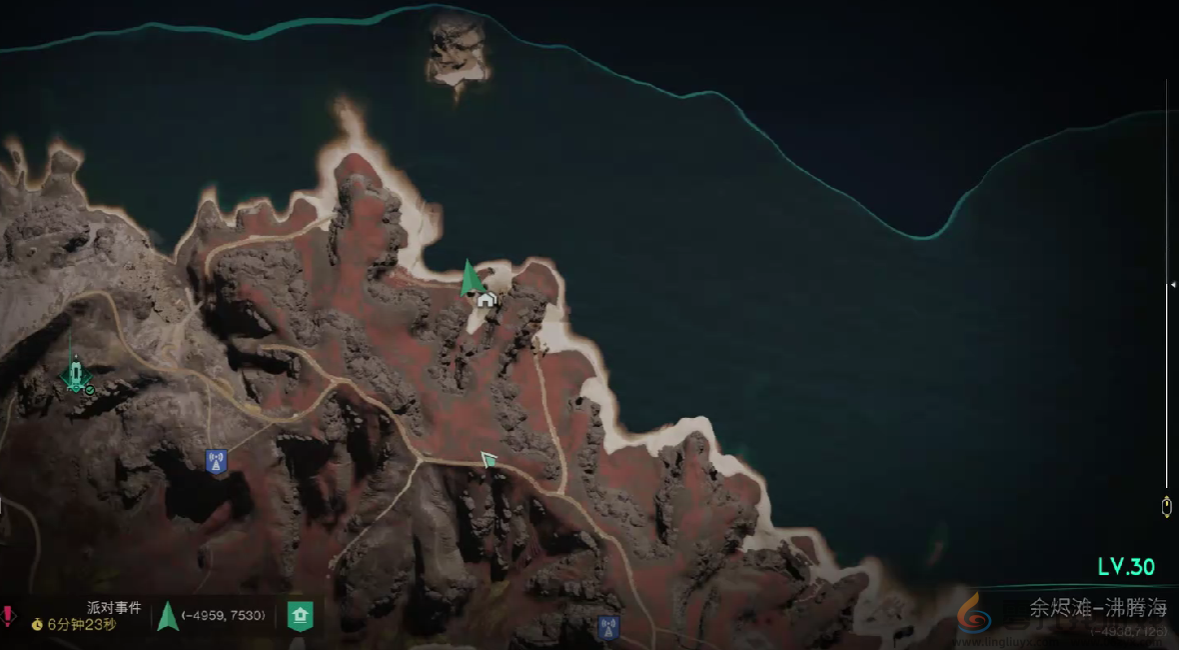Click the zoom slider's mouse icon
The image size is (1179, 650).
point(1166,507)
